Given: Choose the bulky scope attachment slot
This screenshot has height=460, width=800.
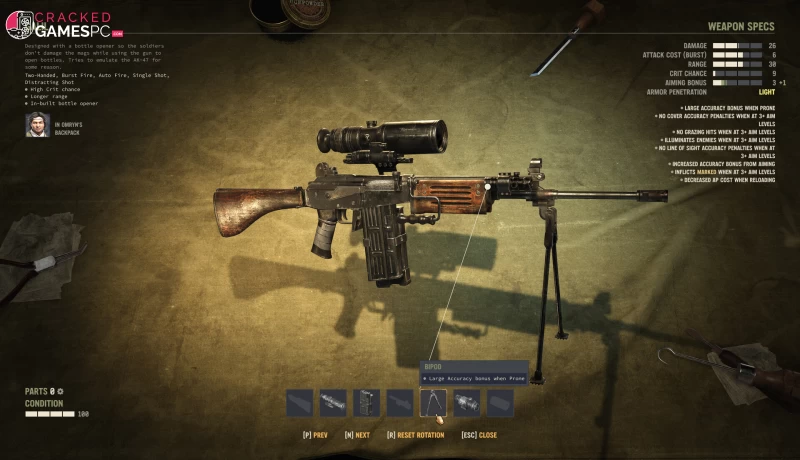Looking at the screenshot, I should tap(467, 402).
